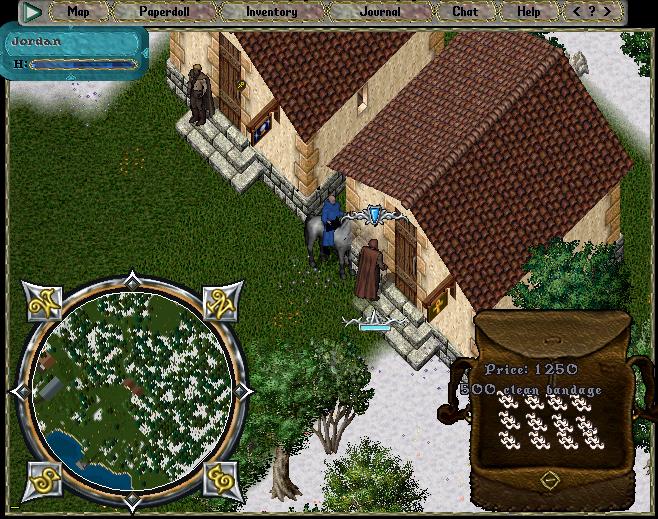Minimize the vendor bag using its diamond button

pyautogui.click(x=549, y=481)
